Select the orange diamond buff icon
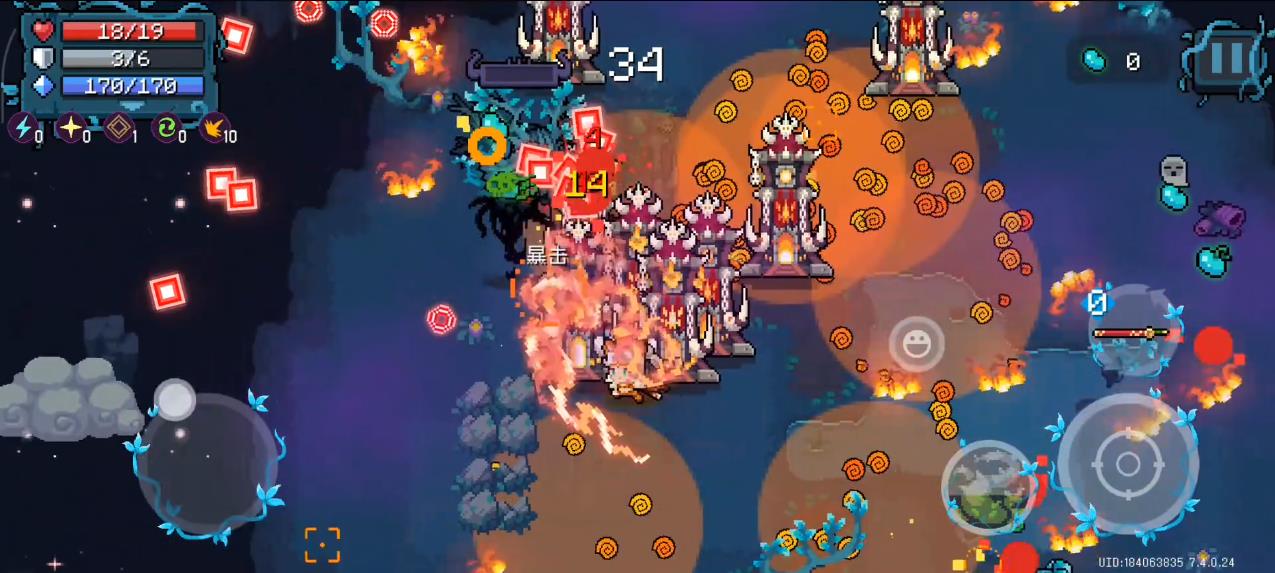Viewport: 1275px width, 573px height. coord(118,128)
